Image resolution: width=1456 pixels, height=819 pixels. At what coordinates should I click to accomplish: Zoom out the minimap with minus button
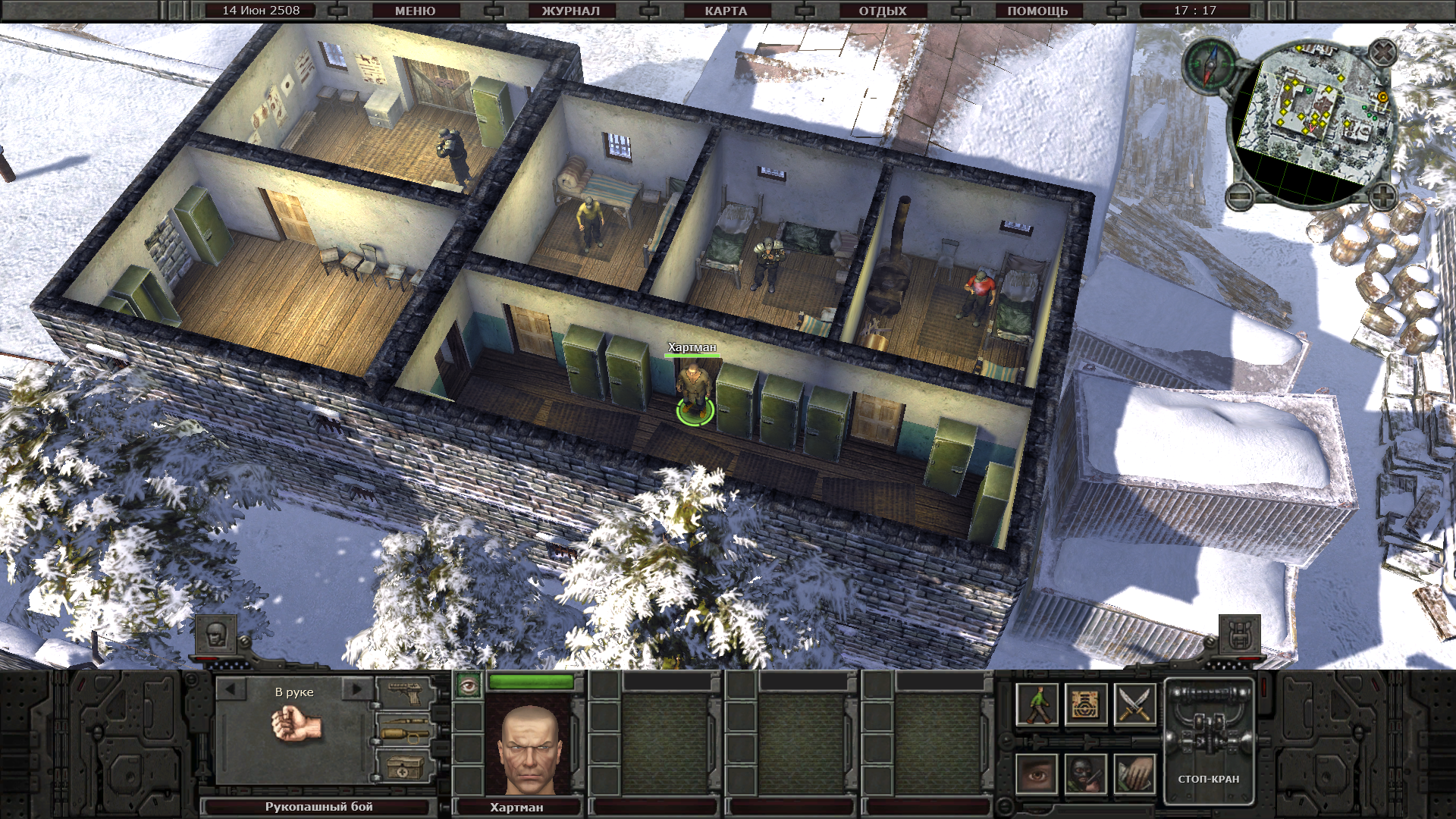tap(1241, 196)
